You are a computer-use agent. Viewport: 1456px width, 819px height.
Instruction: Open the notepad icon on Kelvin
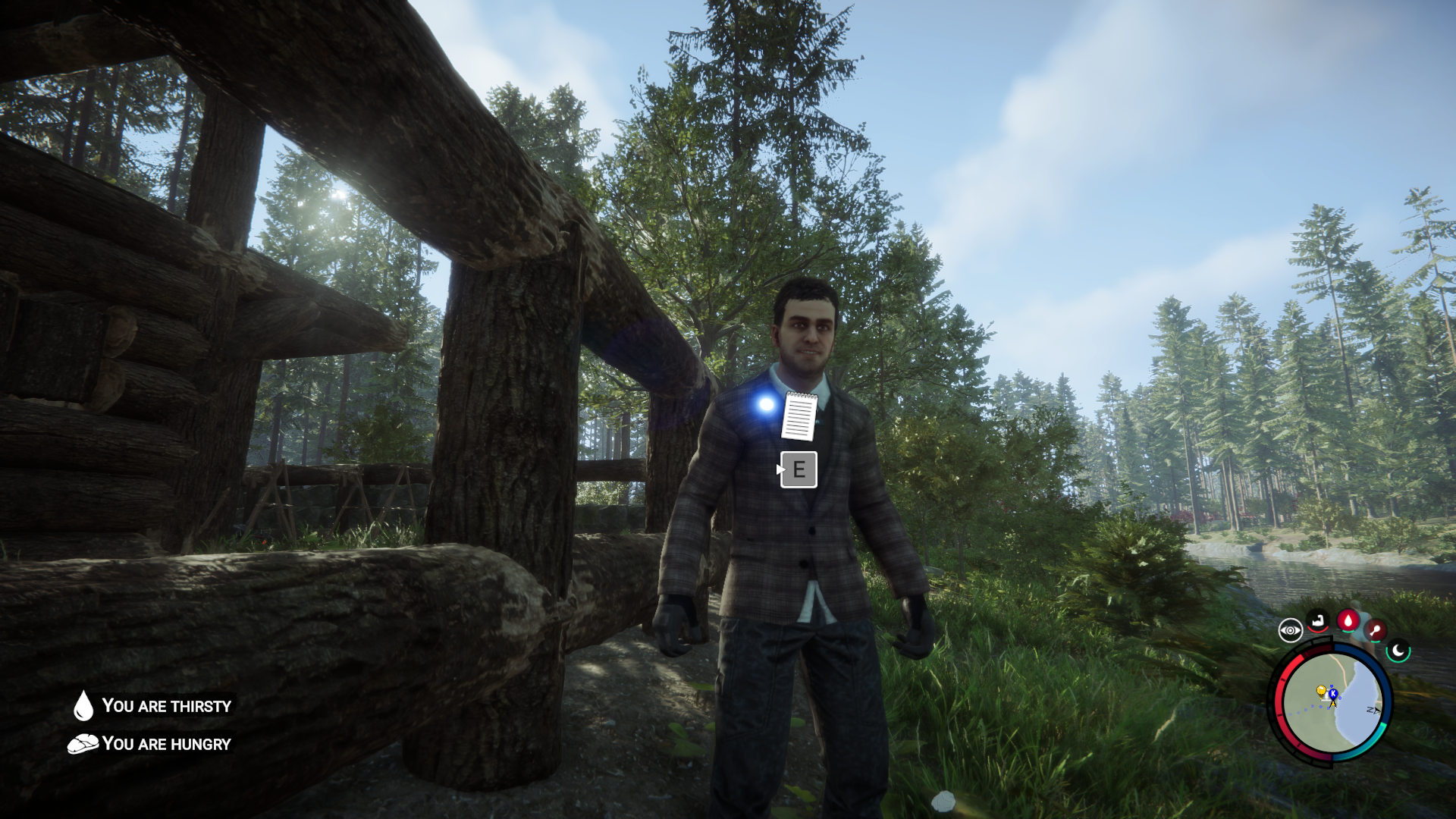click(799, 416)
